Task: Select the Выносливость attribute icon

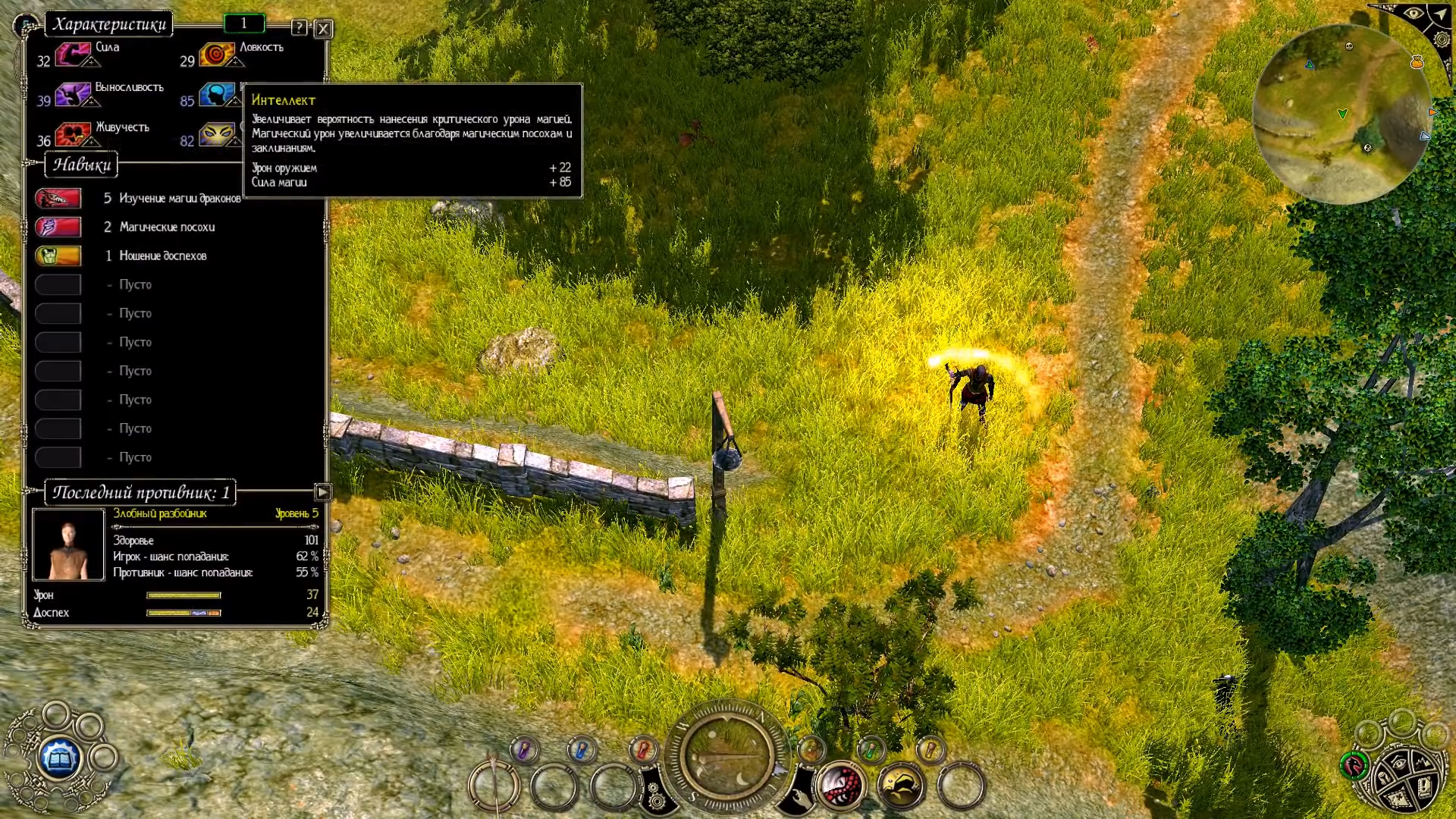Action: 73,95
